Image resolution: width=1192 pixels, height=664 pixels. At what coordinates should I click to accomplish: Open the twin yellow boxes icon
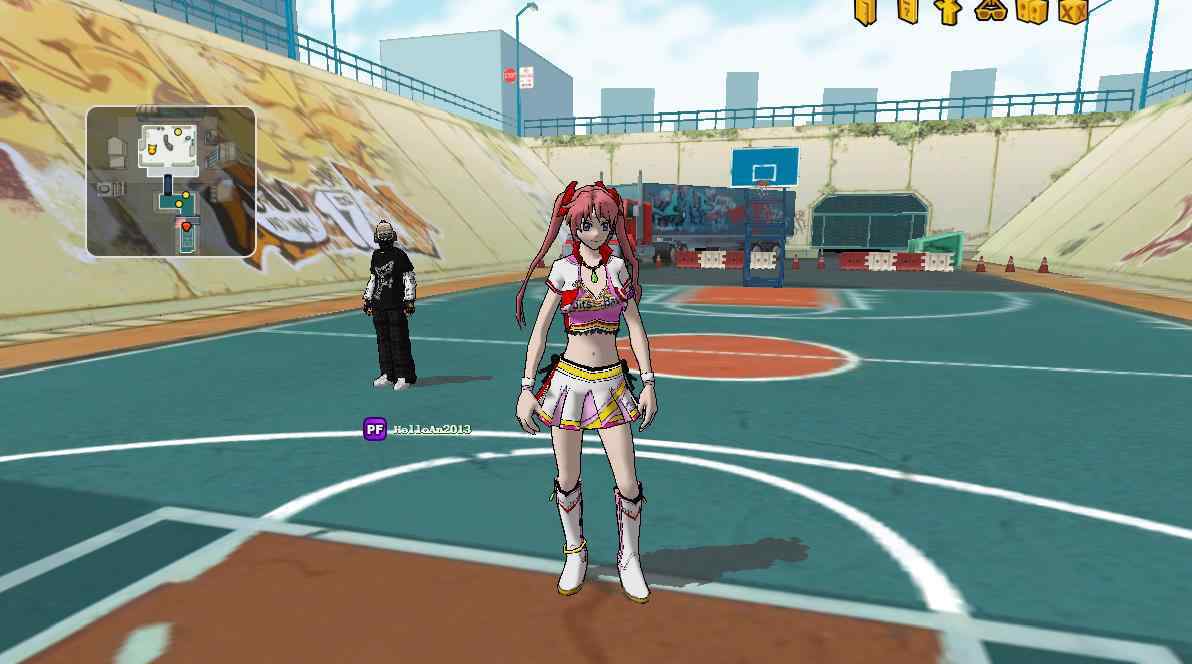click(x=1031, y=11)
